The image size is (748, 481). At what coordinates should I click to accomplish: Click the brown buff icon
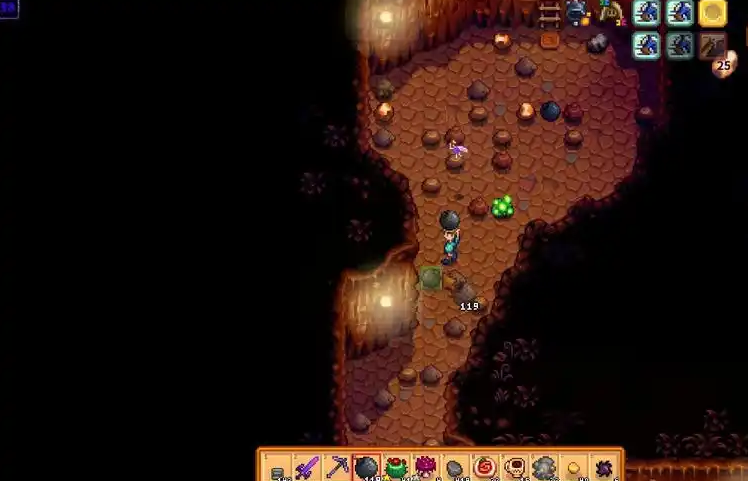[713, 45]
